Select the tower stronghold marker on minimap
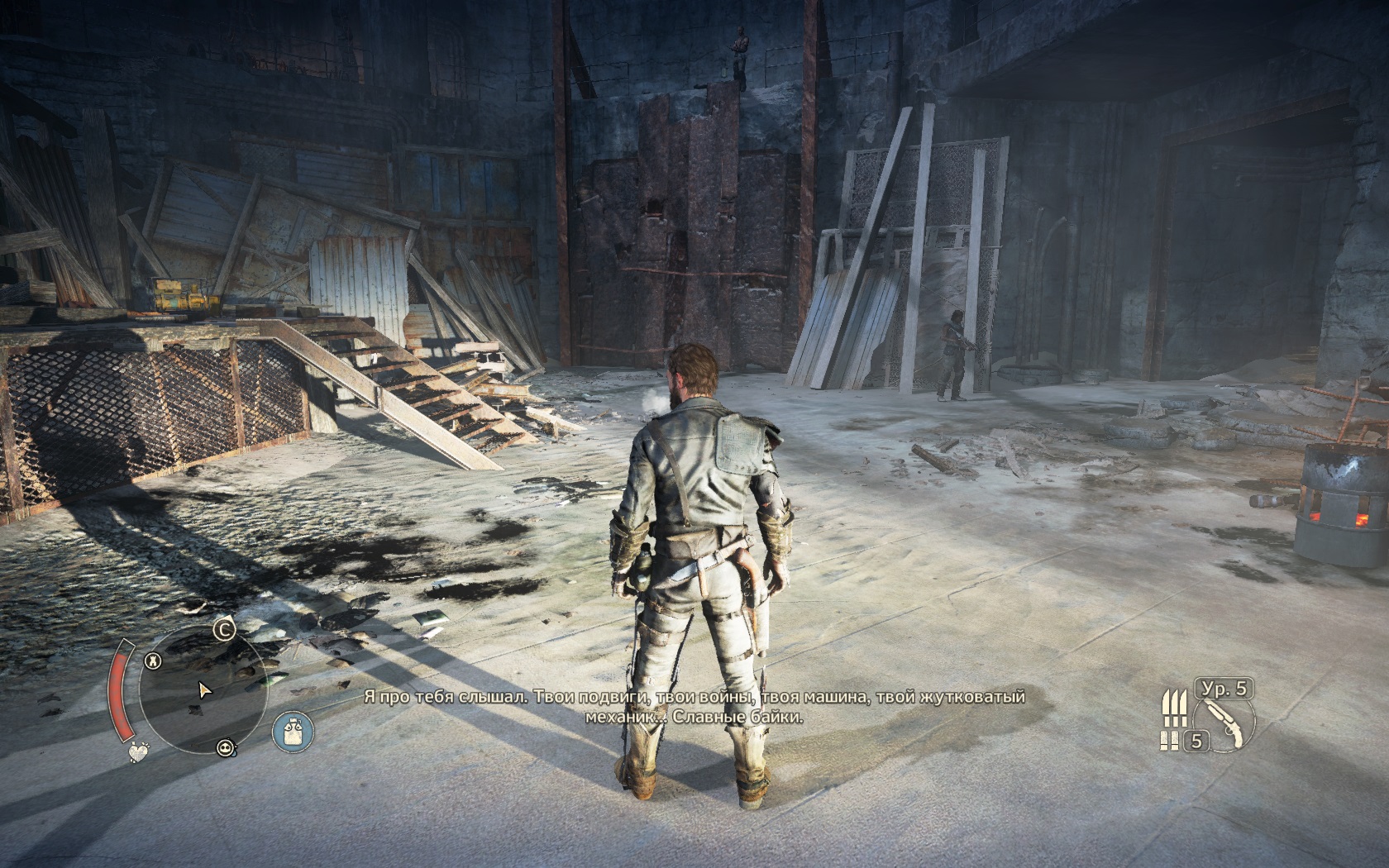The image size is (1389, 868). pos(153,660)
